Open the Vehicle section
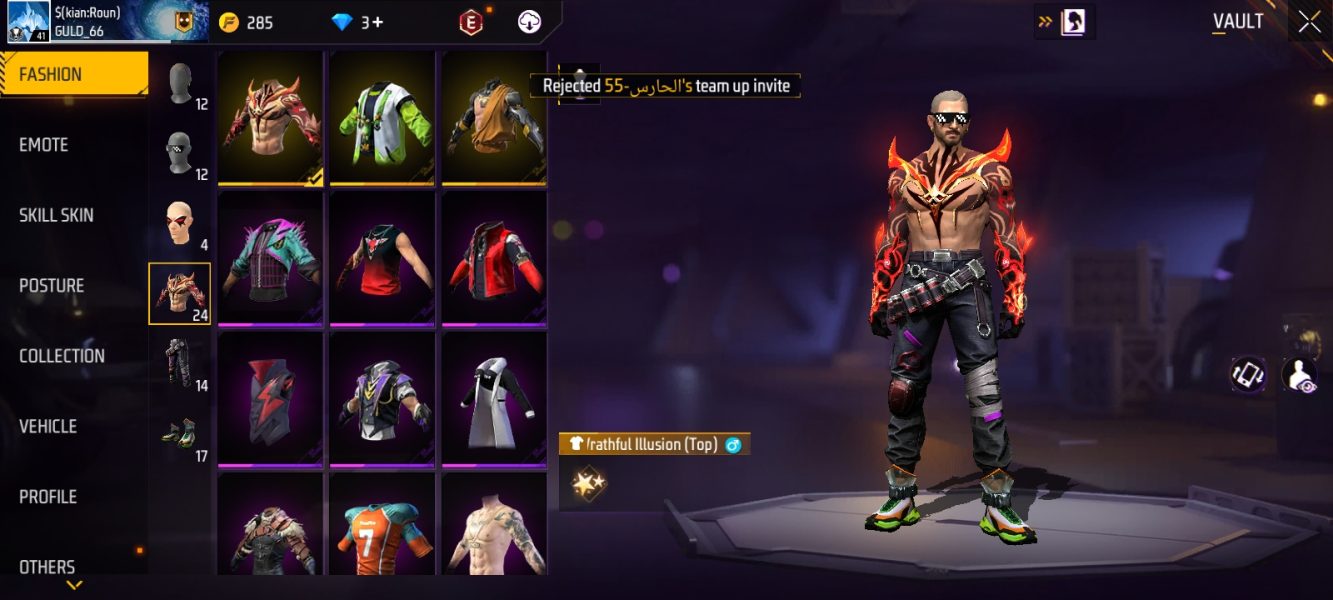This screenshot has width=1333, height=600. coord(48,426)
